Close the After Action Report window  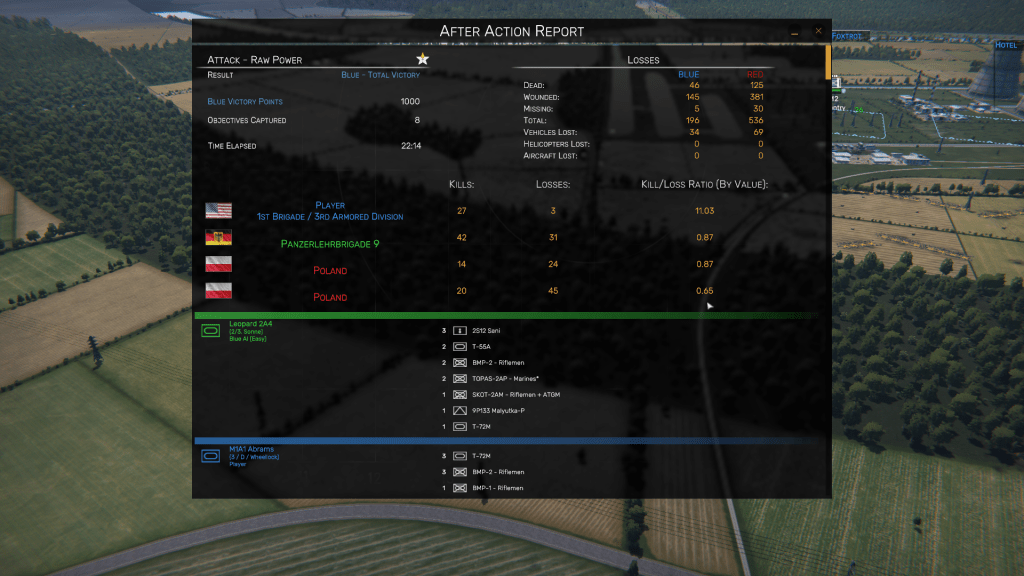click(x=818, y=31)
